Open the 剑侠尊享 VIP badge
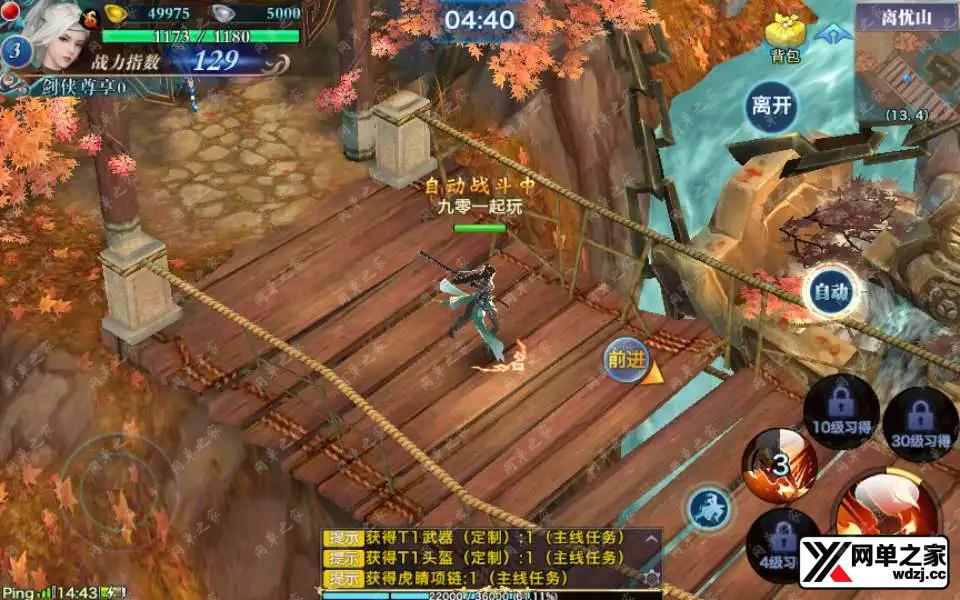The width and height of the screenshot is (960, 600). coord(82,87)
